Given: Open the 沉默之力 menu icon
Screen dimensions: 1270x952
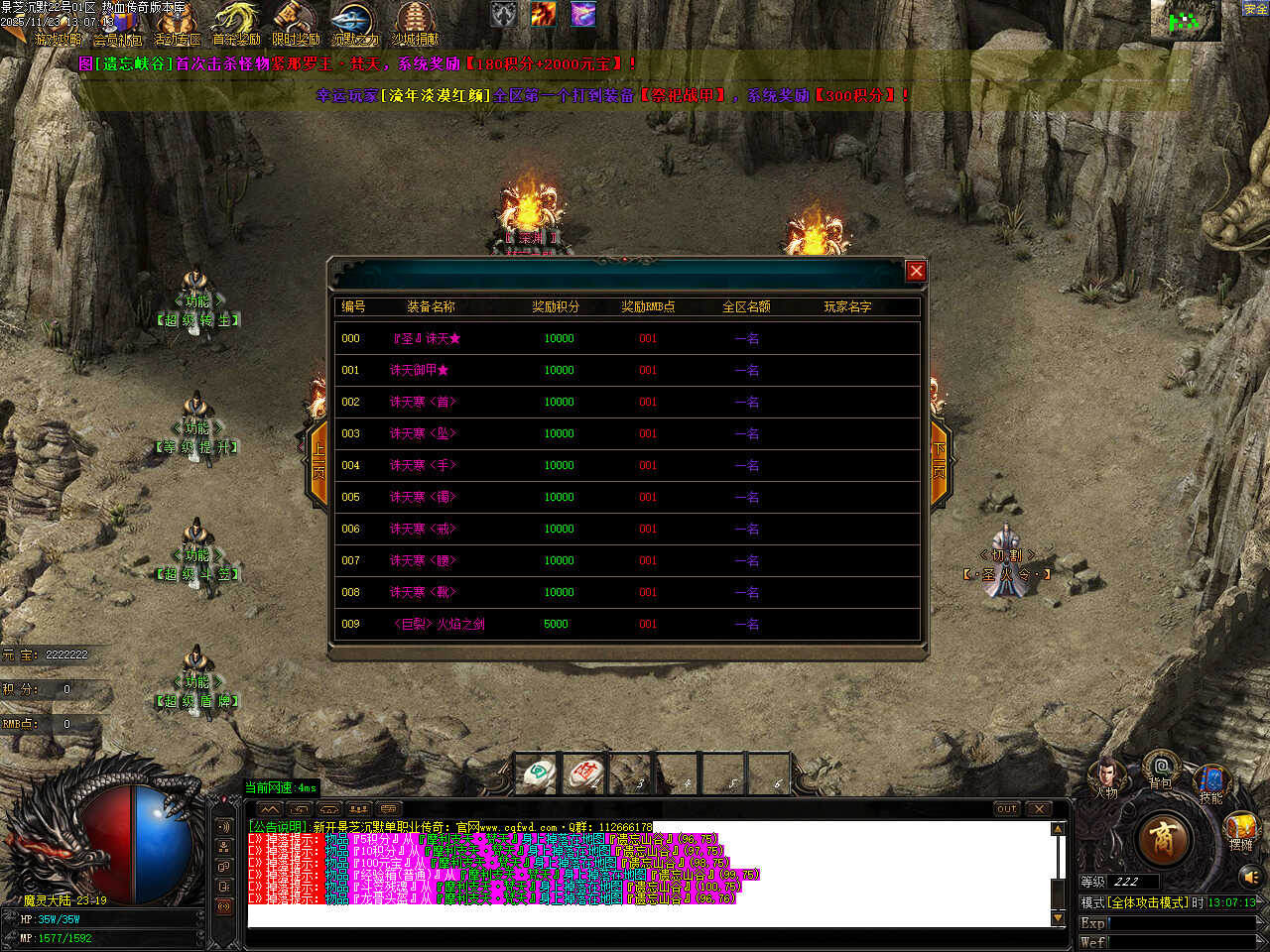Looking at the screenshot, I should pos(354,24).
